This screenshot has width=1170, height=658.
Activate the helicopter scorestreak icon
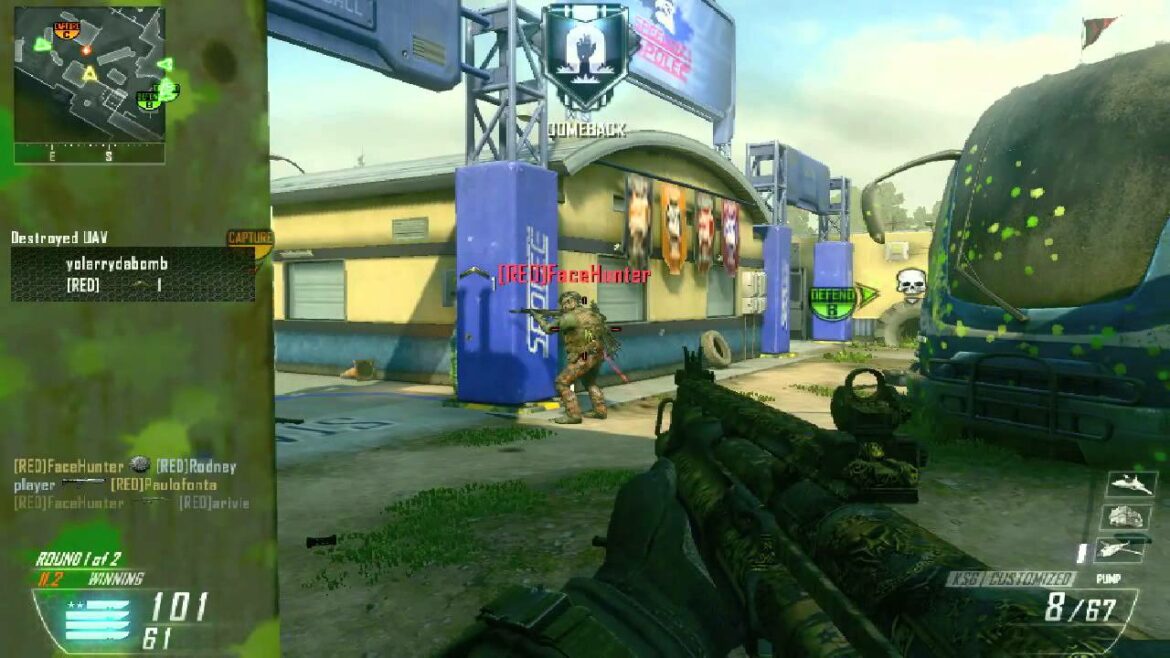pyautogui.click(x=1119, y=549)
